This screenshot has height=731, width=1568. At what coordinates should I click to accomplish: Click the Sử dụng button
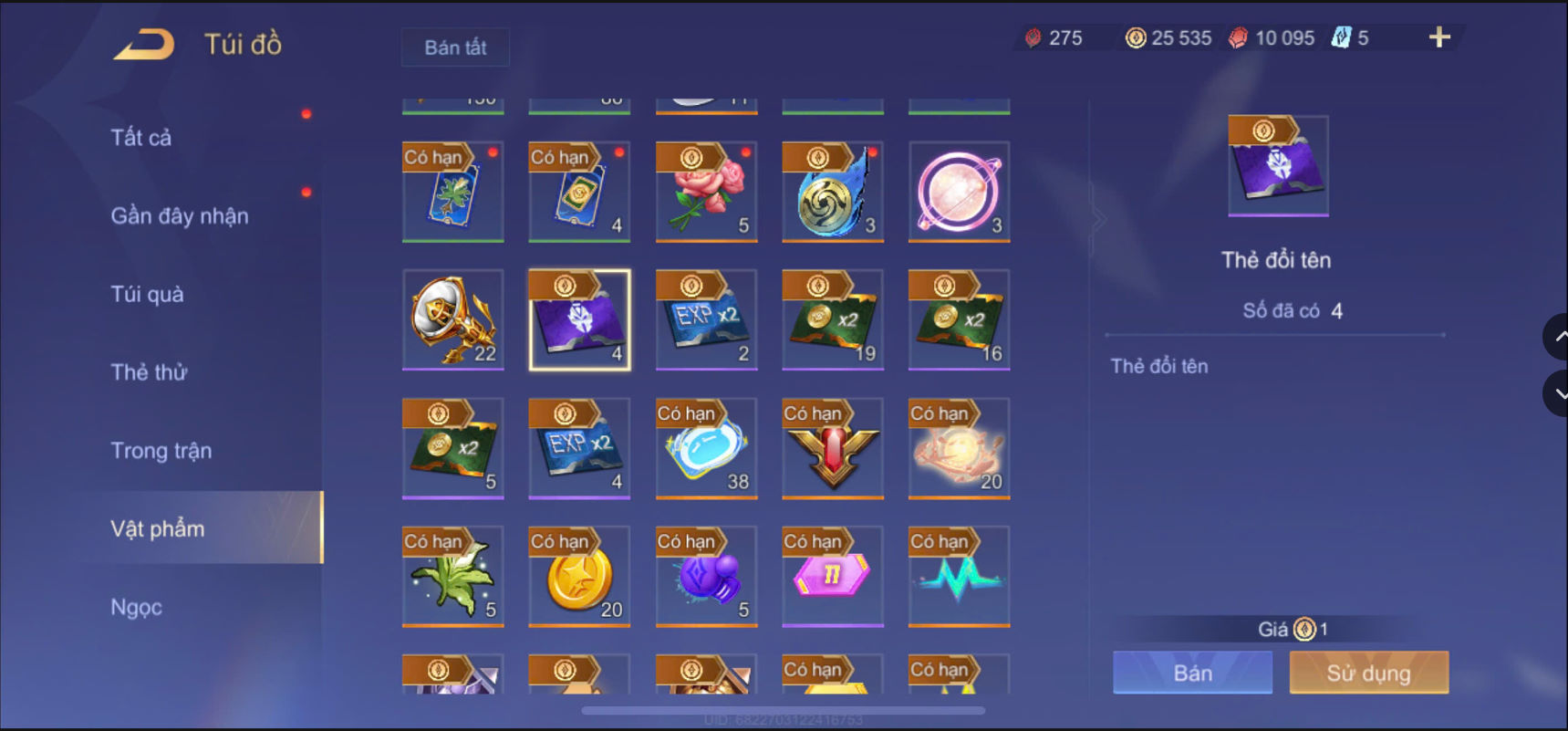(1368, 673)
